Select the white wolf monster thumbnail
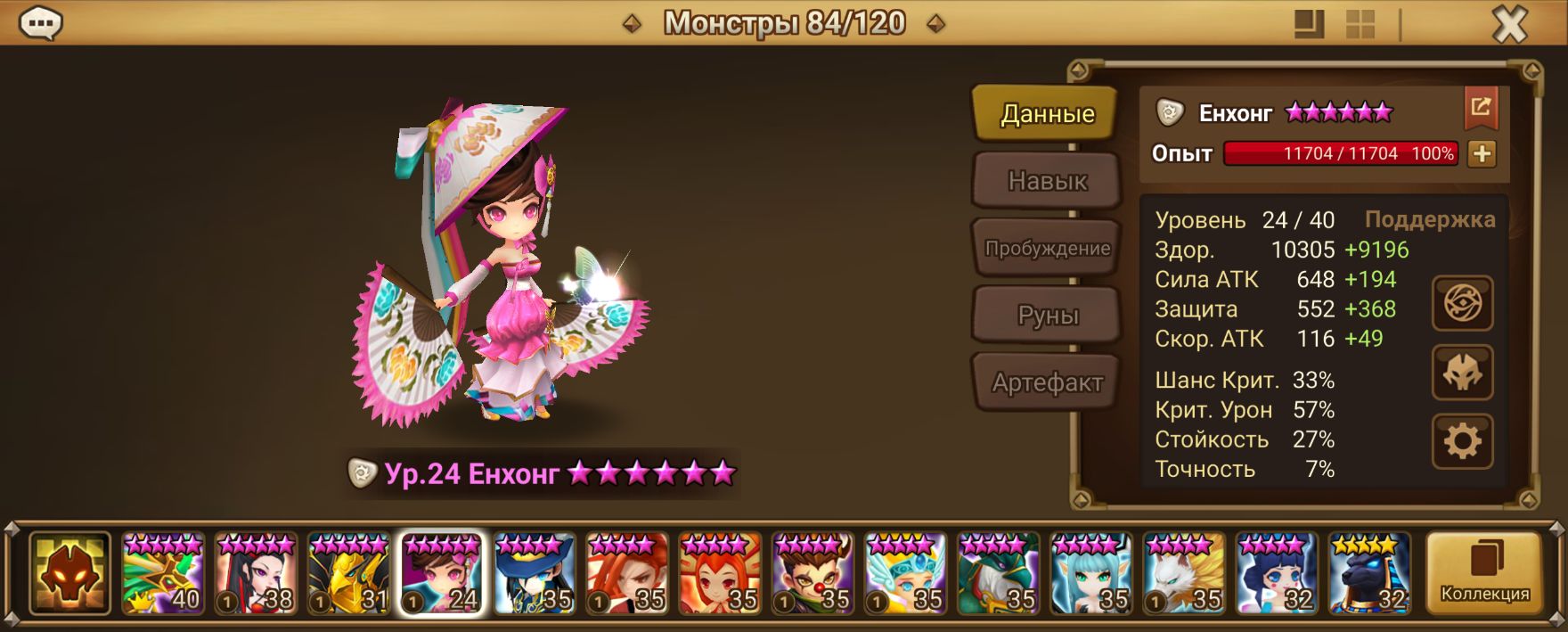This screenshot has width=1568, height=632. [1184, 573]
